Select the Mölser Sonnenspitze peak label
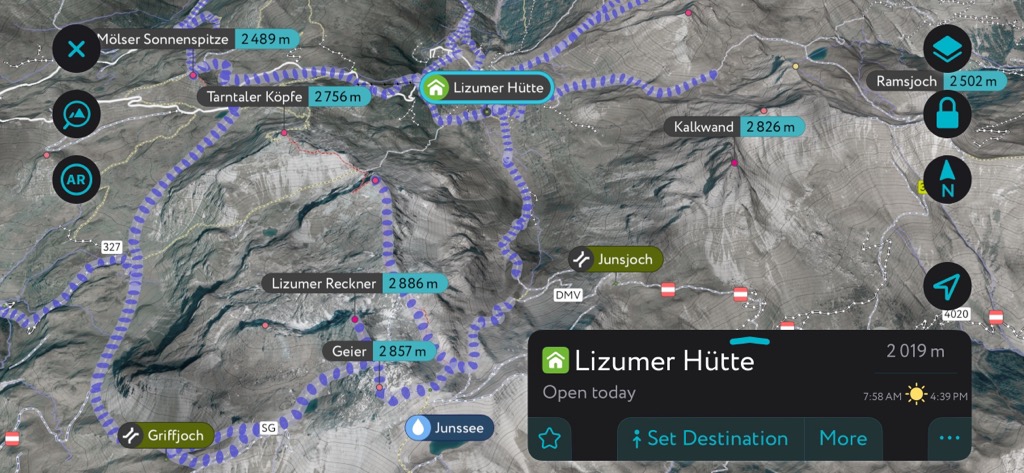 tap(192, 39)
